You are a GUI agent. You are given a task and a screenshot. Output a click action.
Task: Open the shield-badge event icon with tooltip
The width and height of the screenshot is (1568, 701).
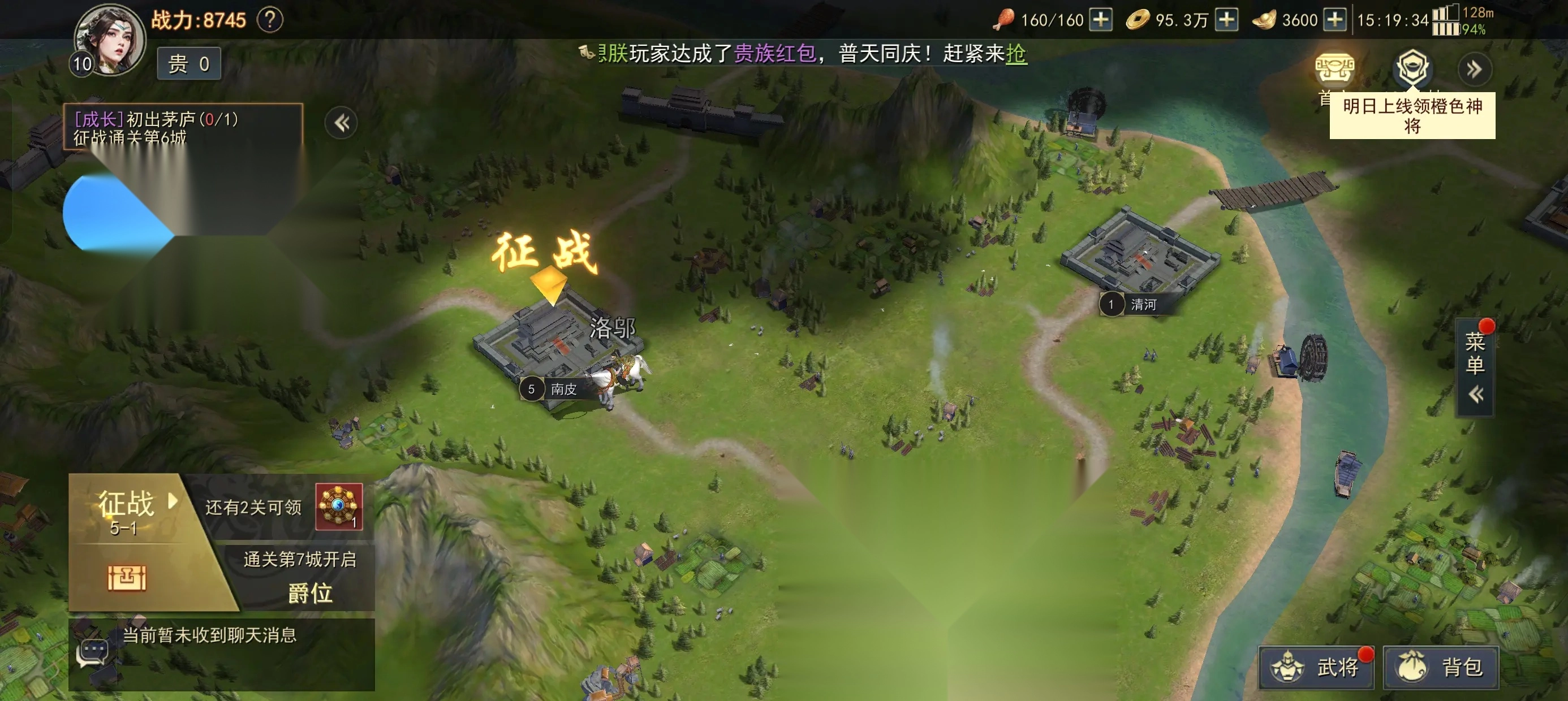[1412, 68]
